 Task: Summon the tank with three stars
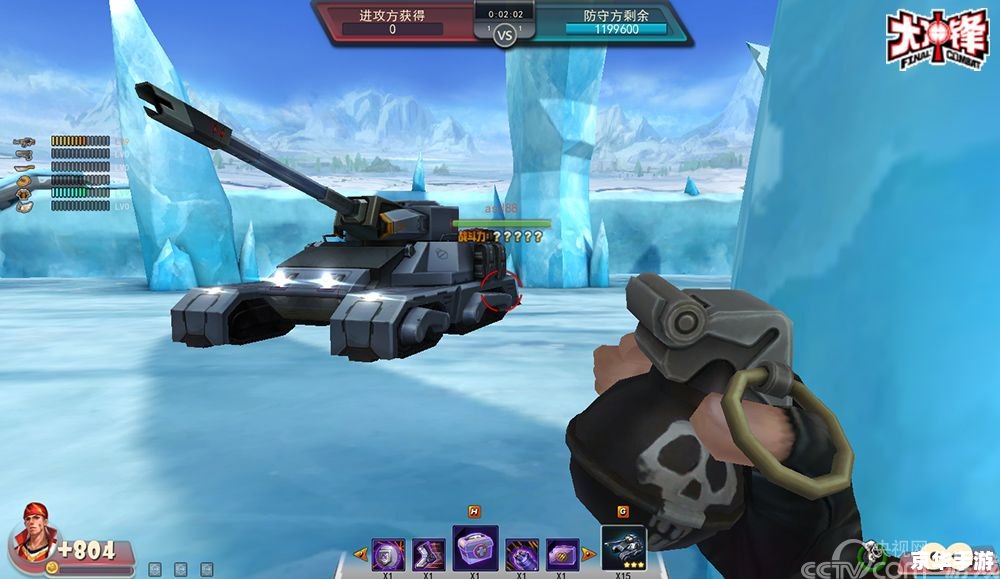pyautogui.click(x=624, y=546)
